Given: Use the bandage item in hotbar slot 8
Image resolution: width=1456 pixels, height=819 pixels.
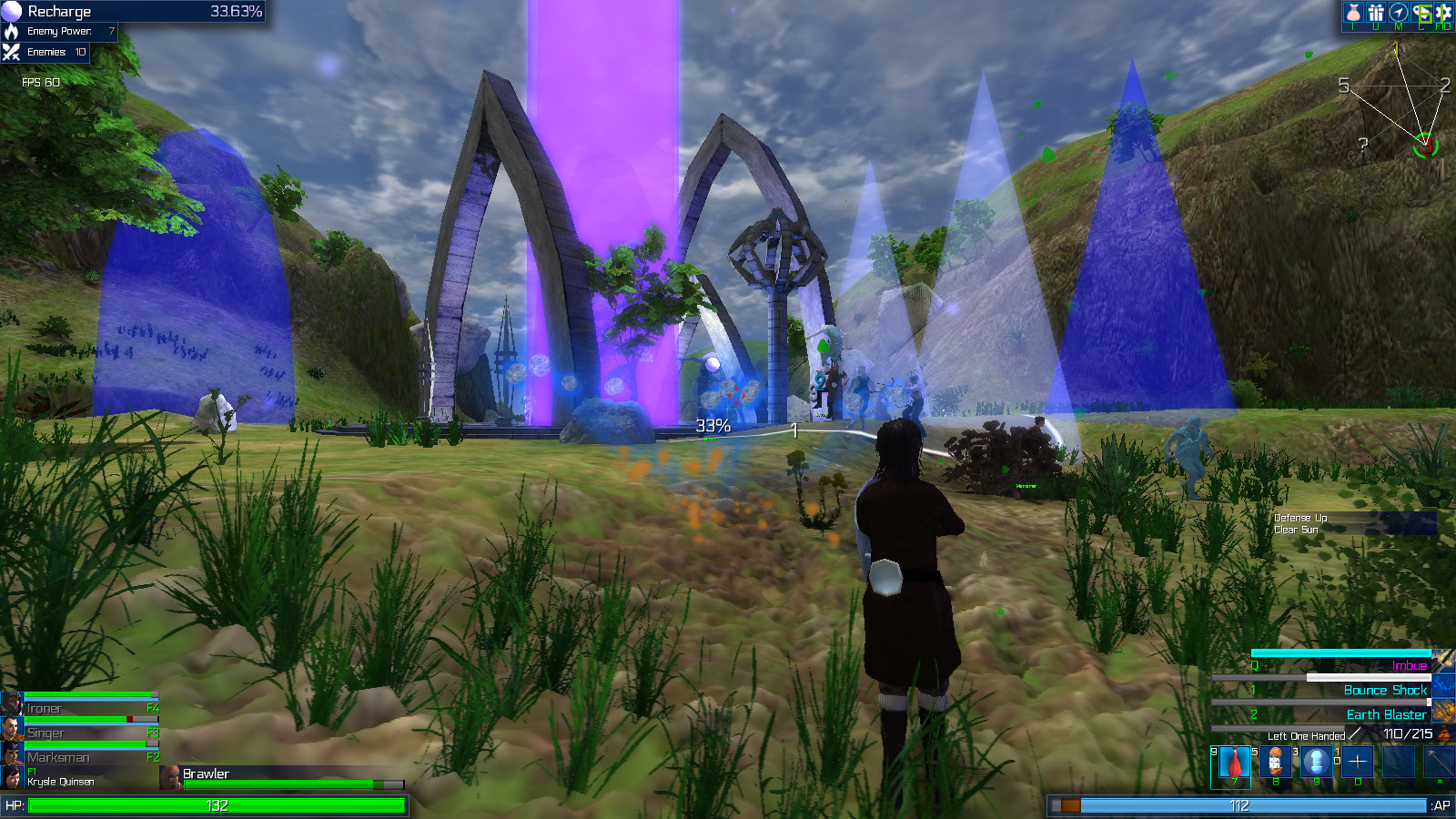Looking at the screenshot, I should click(1276, 763).
